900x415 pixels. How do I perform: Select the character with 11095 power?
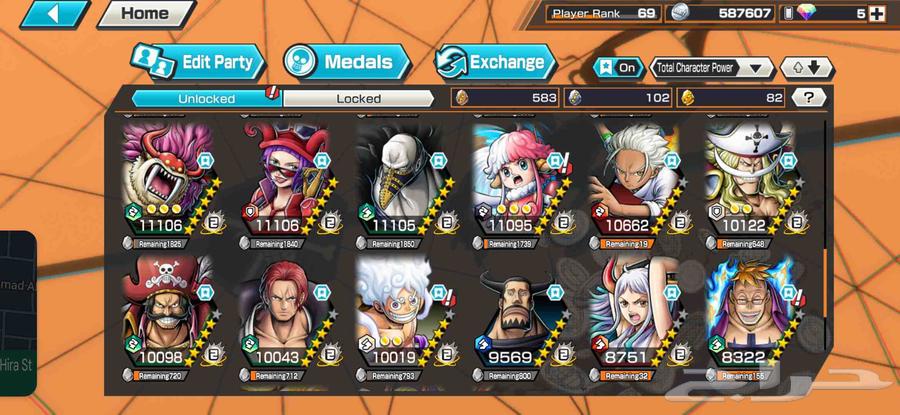coord(519,180)
